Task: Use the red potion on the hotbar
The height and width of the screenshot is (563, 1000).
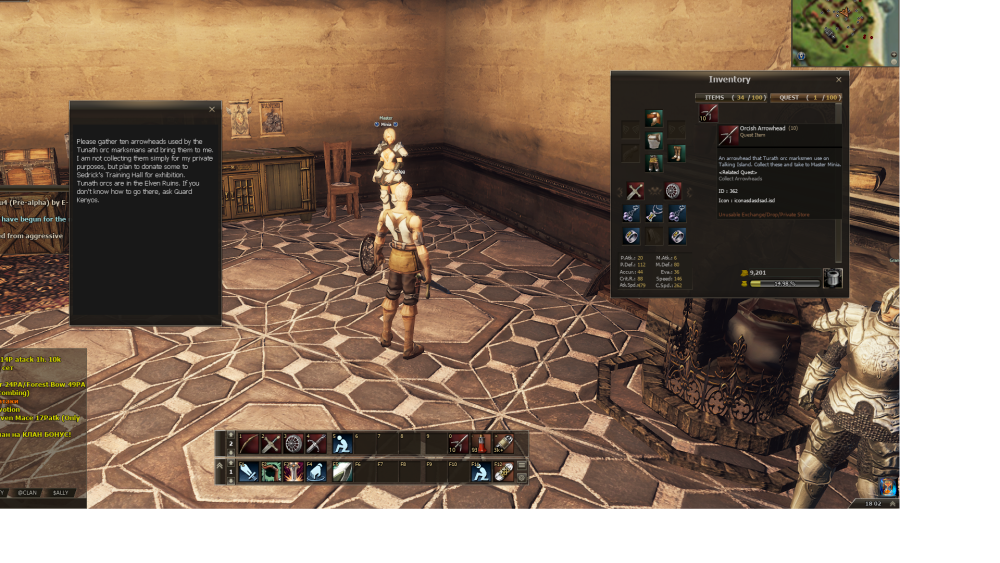Action: click(x=481, y=444)
